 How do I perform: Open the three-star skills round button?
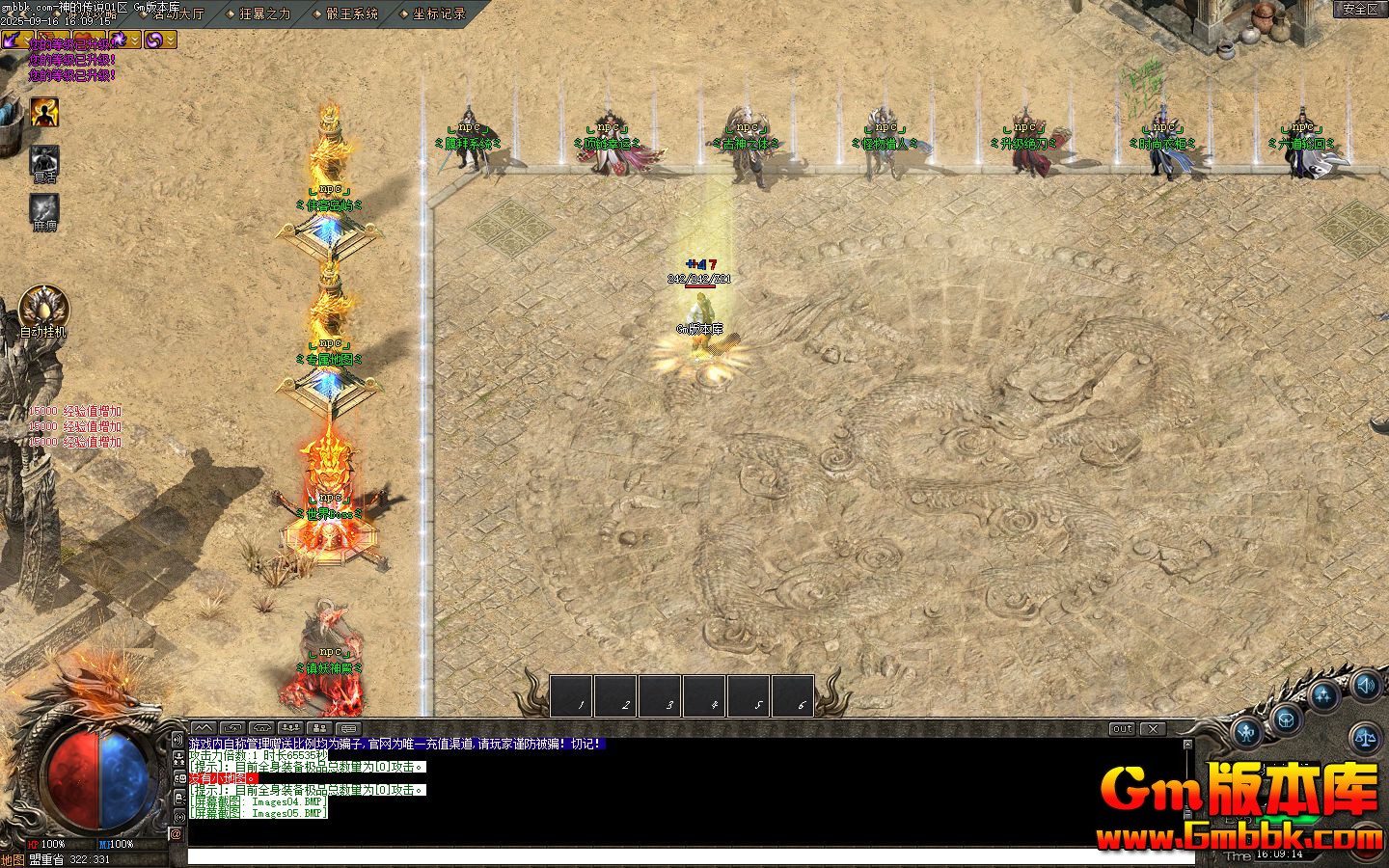click(1325, 695)
